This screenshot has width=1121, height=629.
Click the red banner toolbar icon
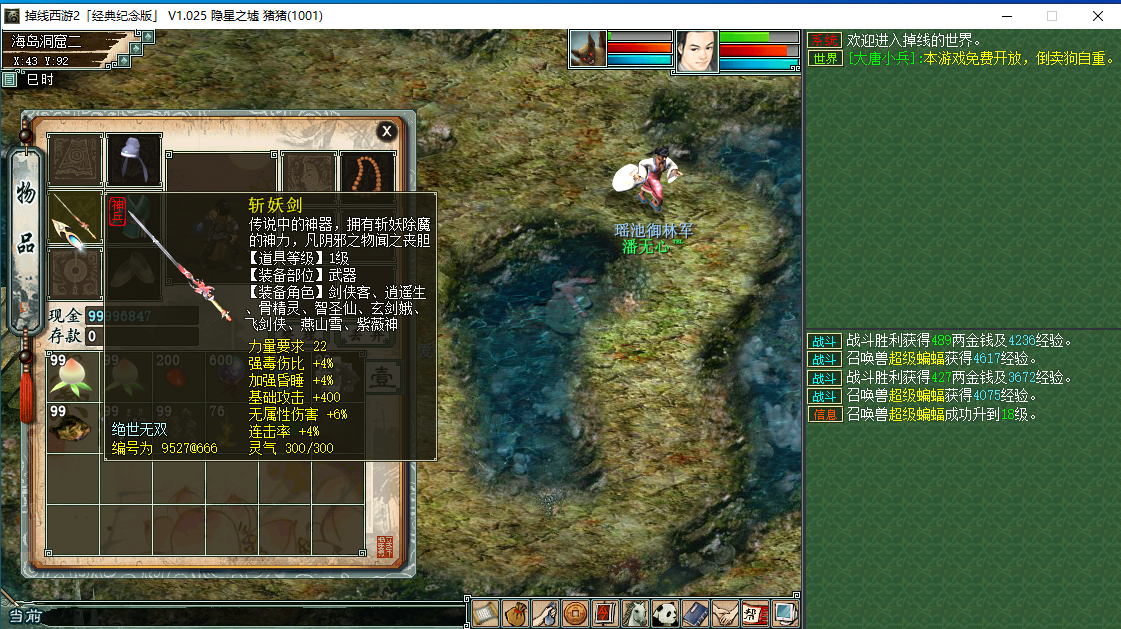point(605,612)
